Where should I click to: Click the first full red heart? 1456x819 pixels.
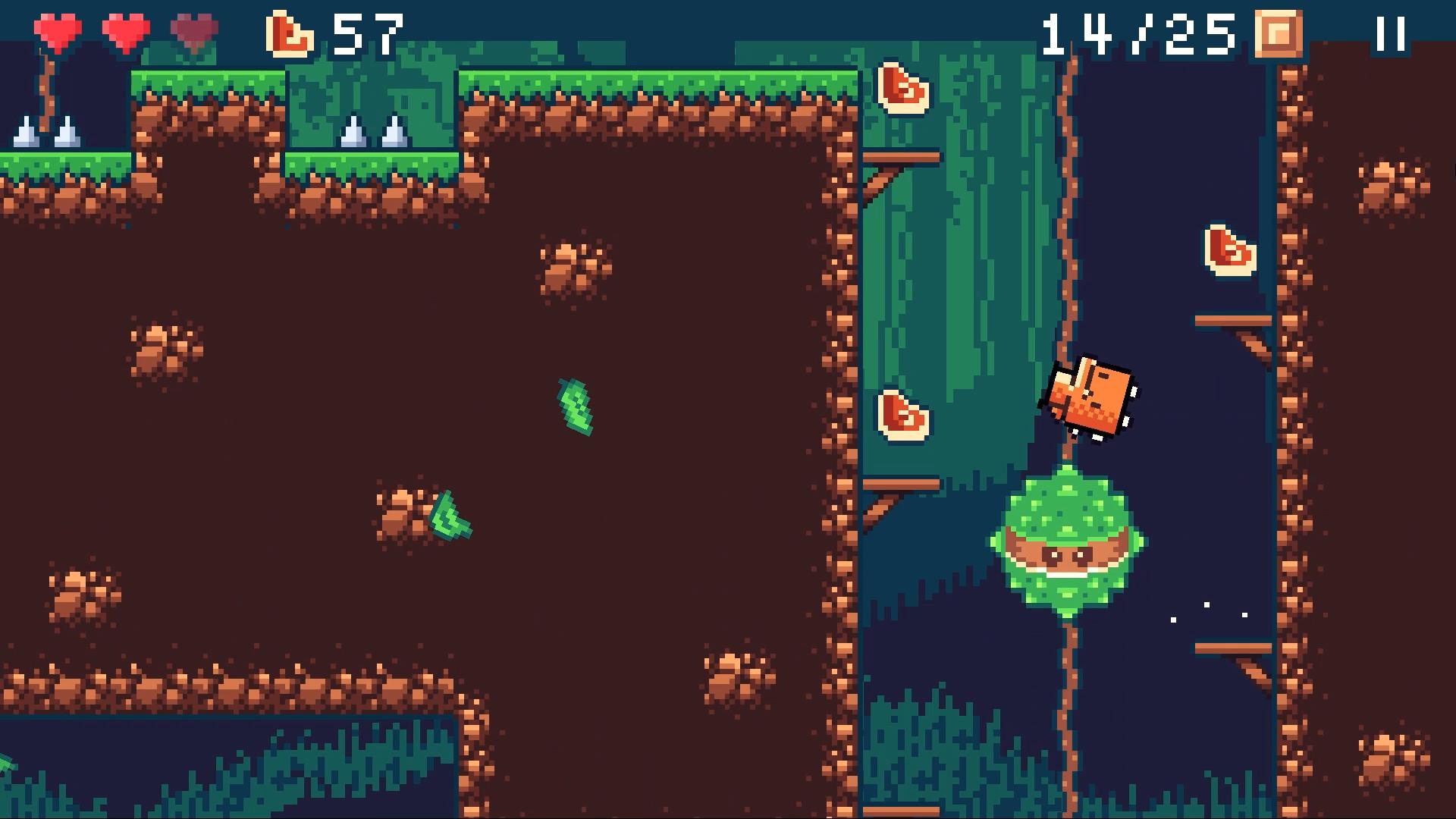[x=57, y=29]
